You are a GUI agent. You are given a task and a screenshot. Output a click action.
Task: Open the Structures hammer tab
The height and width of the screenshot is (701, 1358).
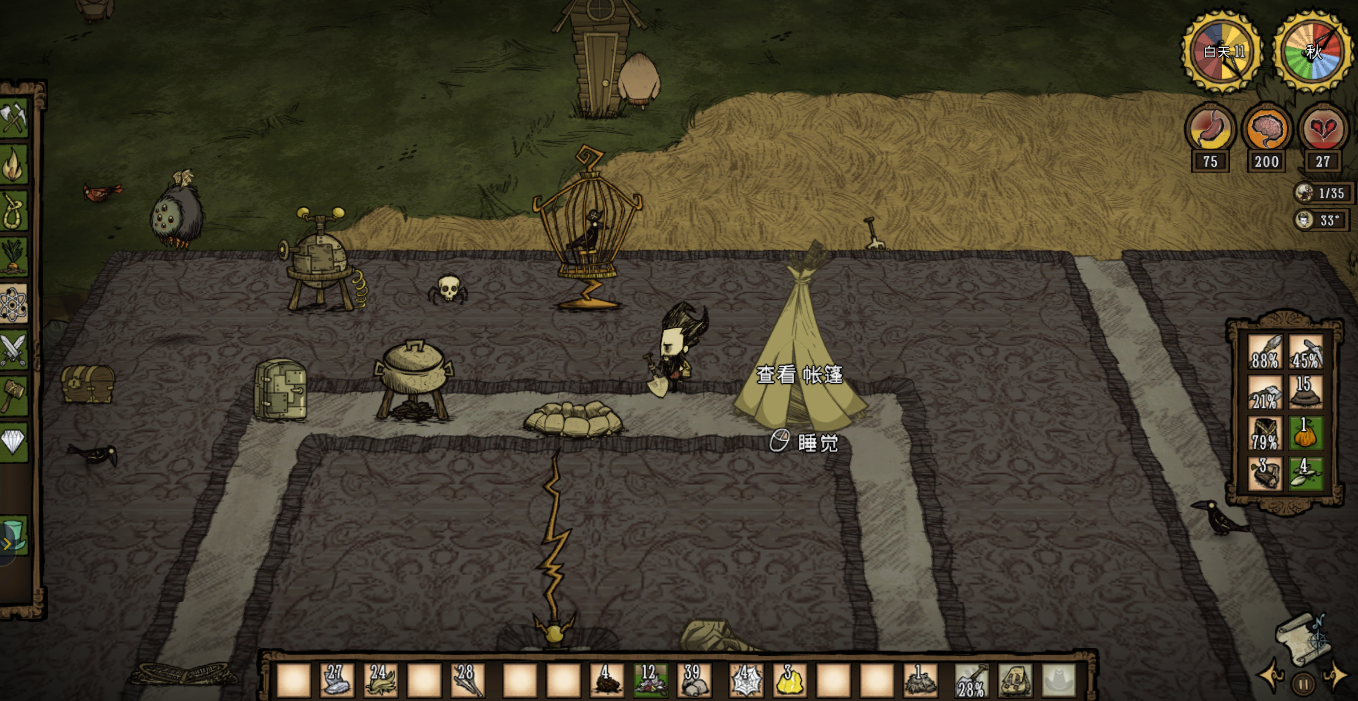coord(13,396)
